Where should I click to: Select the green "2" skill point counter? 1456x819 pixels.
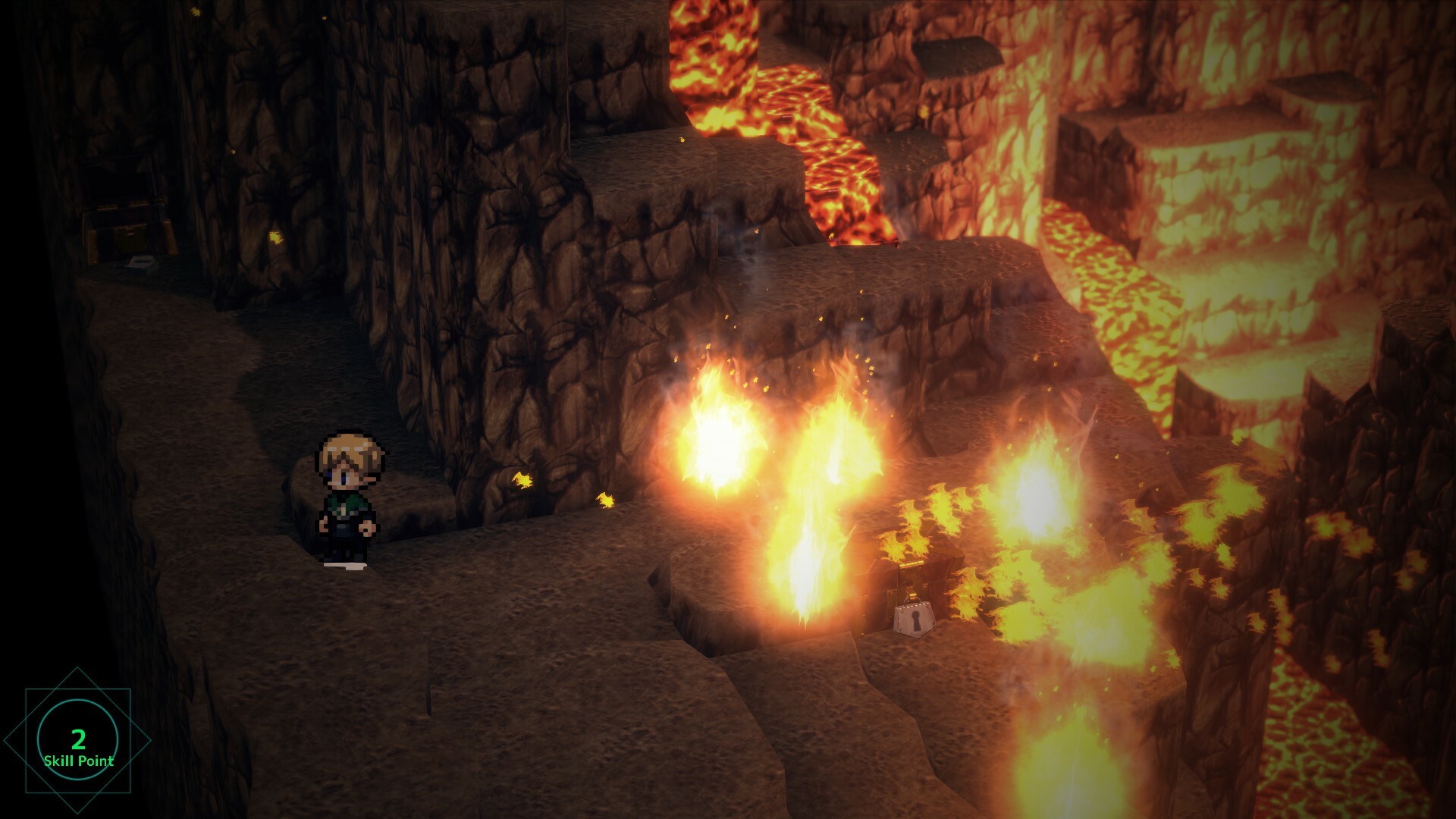pyautogui.click(x=78, y=739)
